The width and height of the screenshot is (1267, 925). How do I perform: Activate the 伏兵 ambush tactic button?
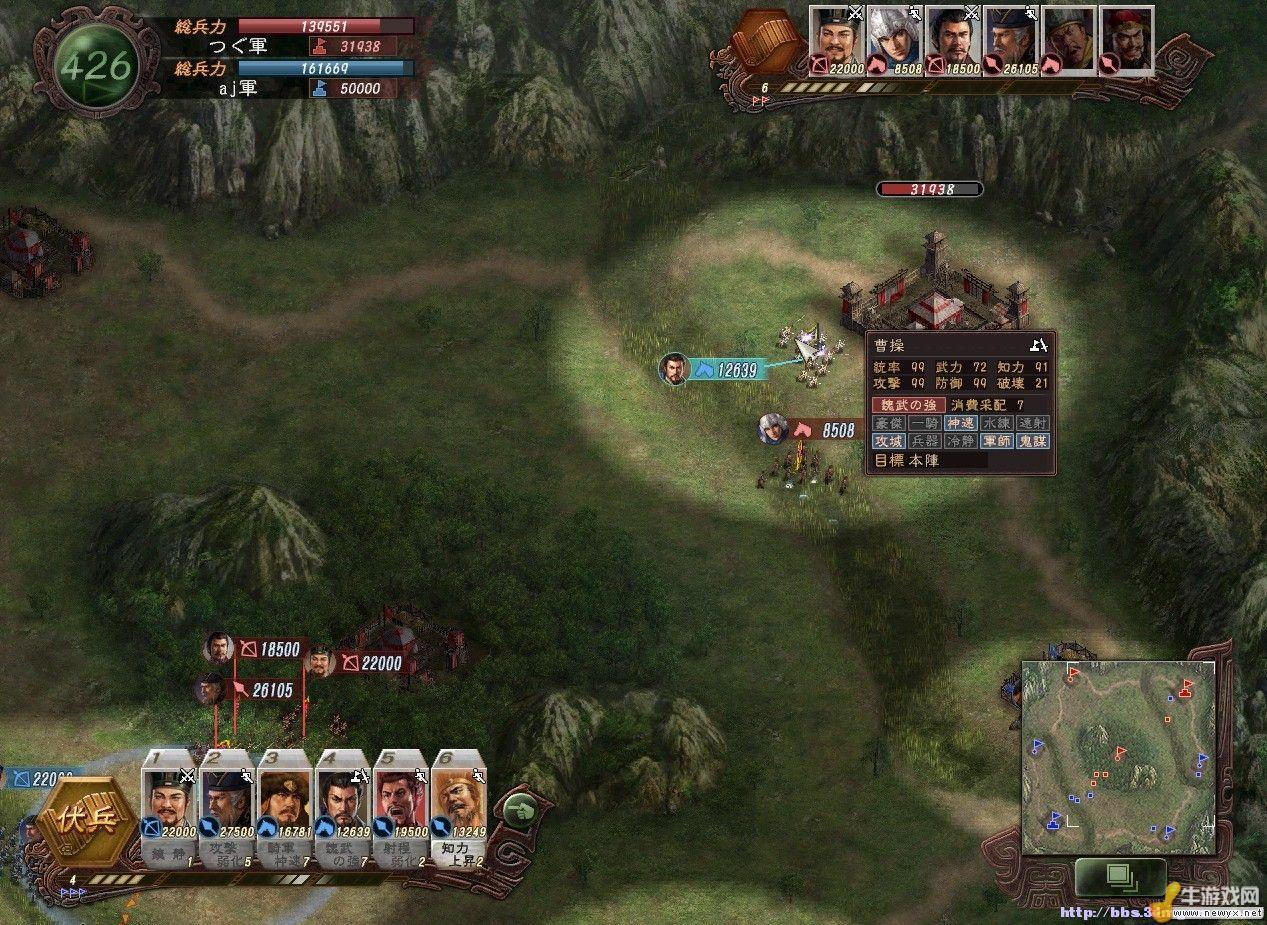tap(83, 823)
